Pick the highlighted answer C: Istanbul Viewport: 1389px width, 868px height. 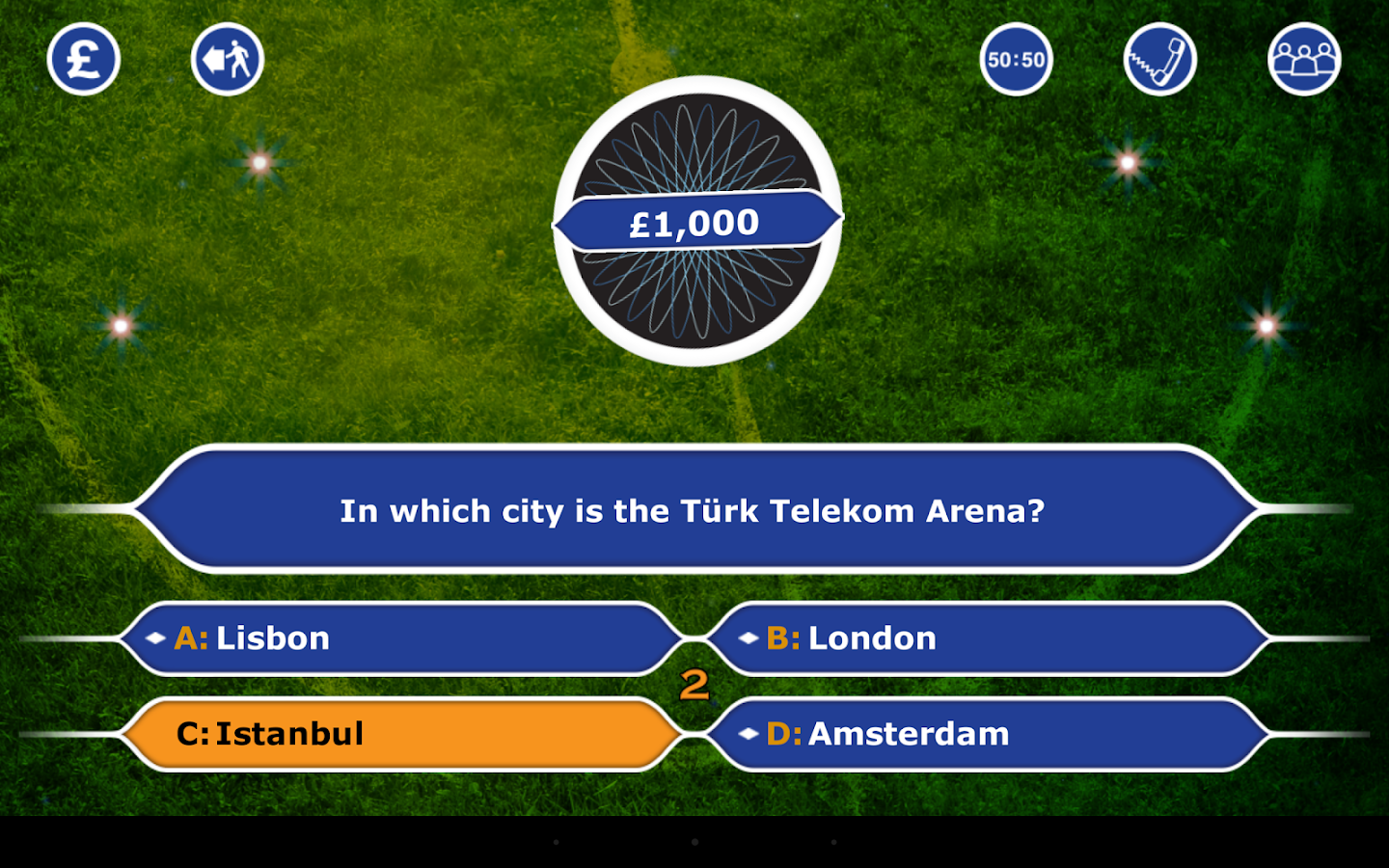400,734
